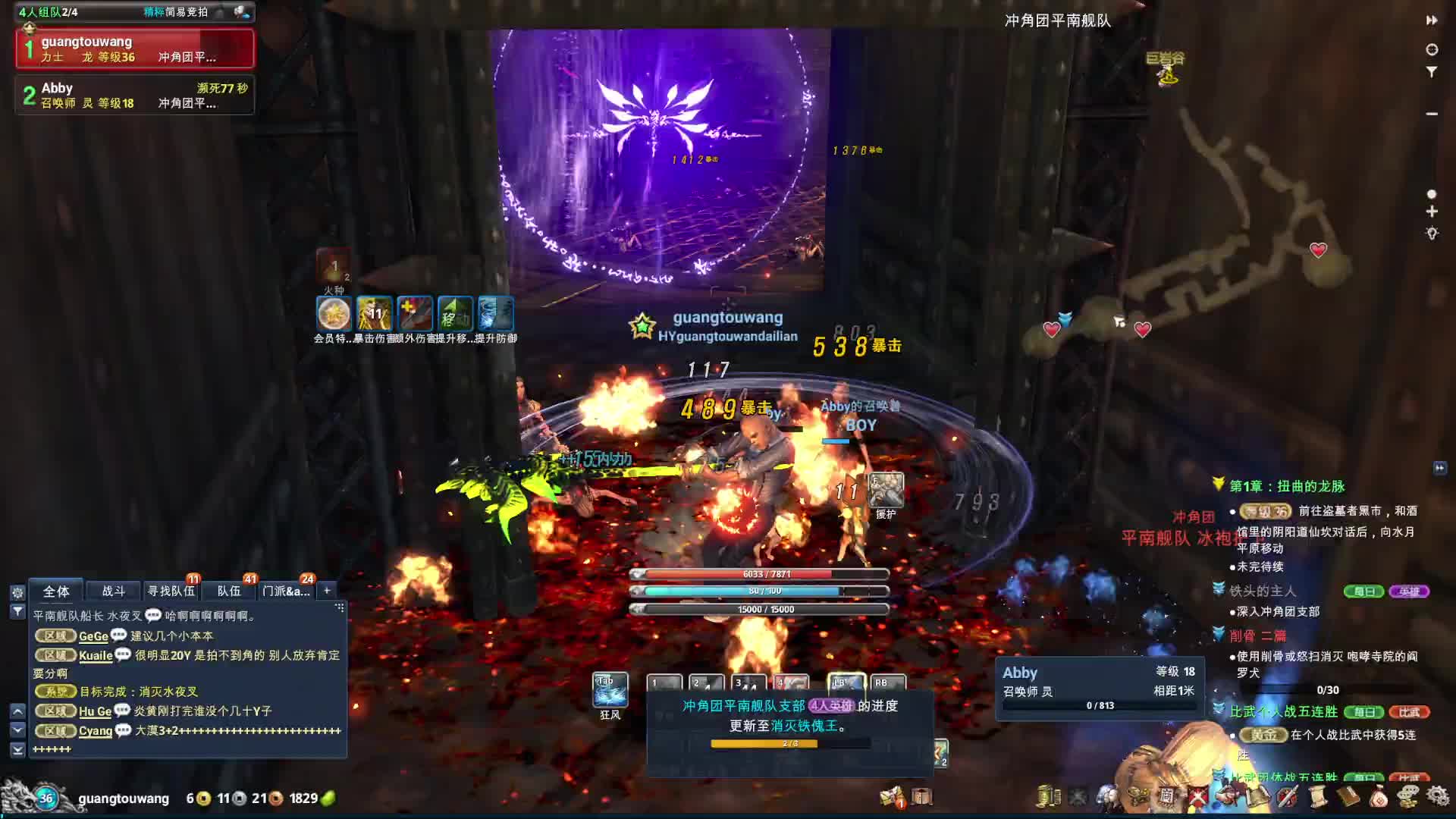
Task: Click player name Kuaile in chat
Action: point(96,655)
